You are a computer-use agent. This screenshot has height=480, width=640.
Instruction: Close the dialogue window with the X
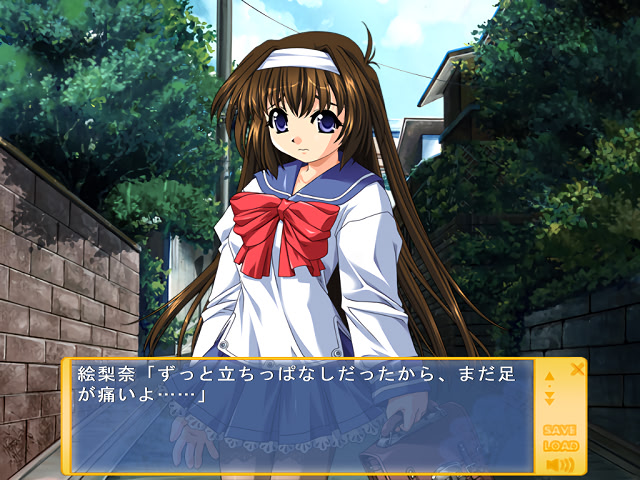577,369
